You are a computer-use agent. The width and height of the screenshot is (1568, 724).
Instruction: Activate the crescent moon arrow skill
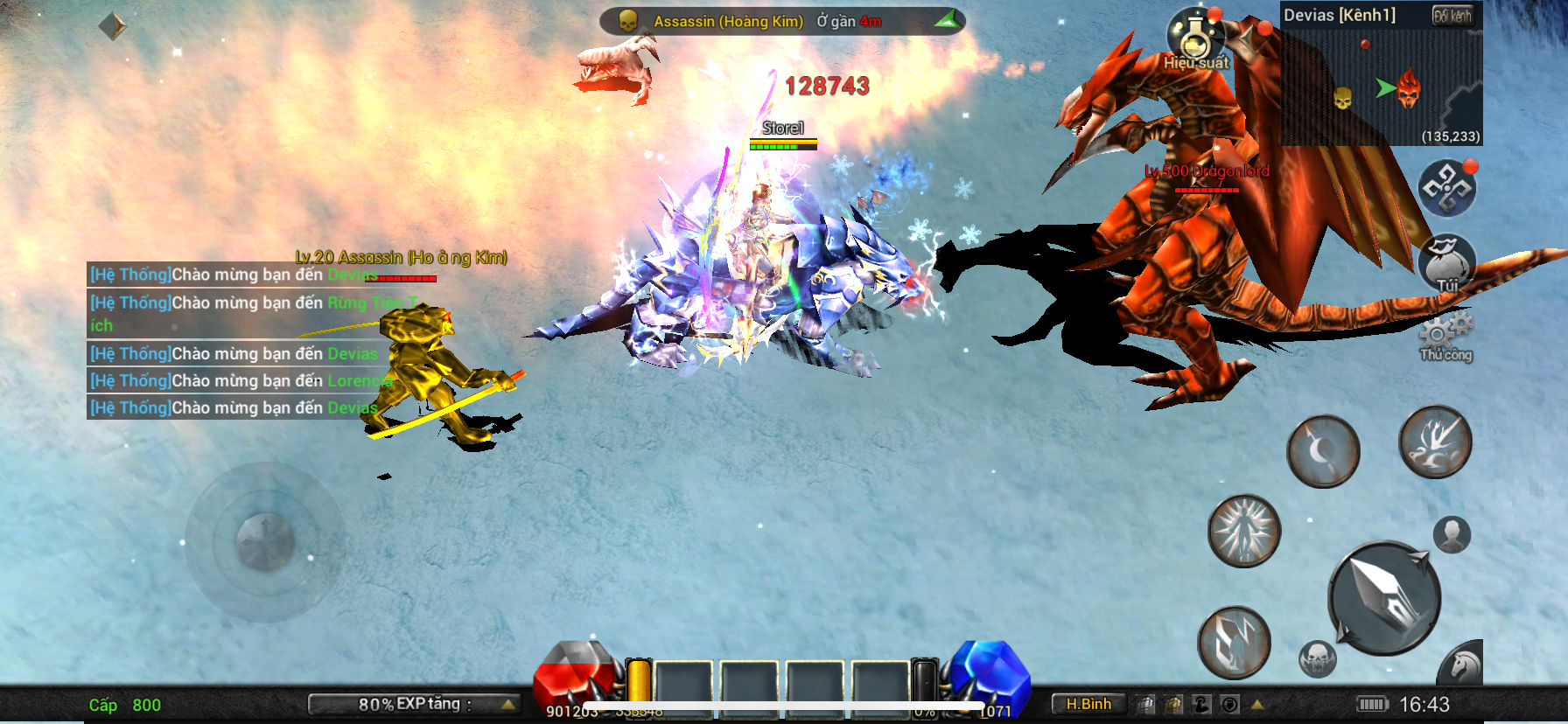coord(1323,451)
